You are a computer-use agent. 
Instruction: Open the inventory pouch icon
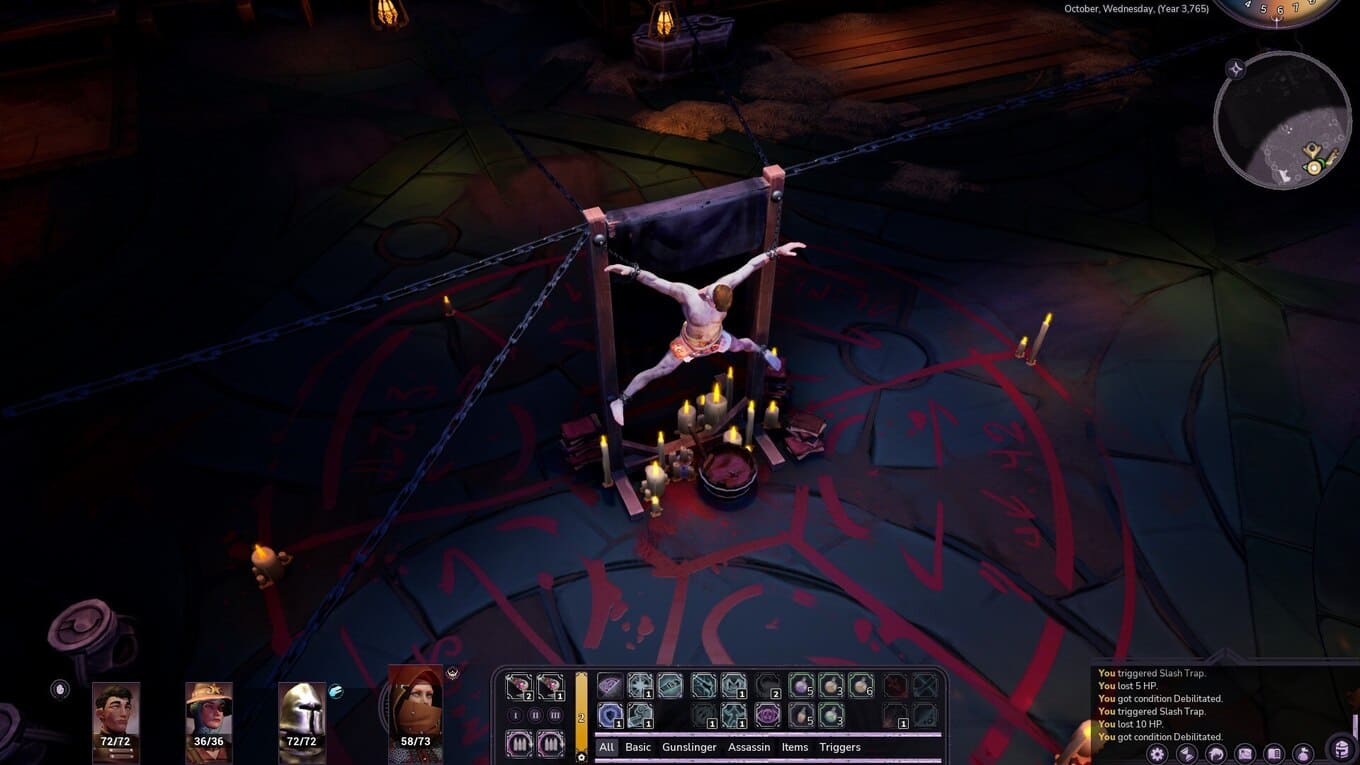coord(1303,753)
